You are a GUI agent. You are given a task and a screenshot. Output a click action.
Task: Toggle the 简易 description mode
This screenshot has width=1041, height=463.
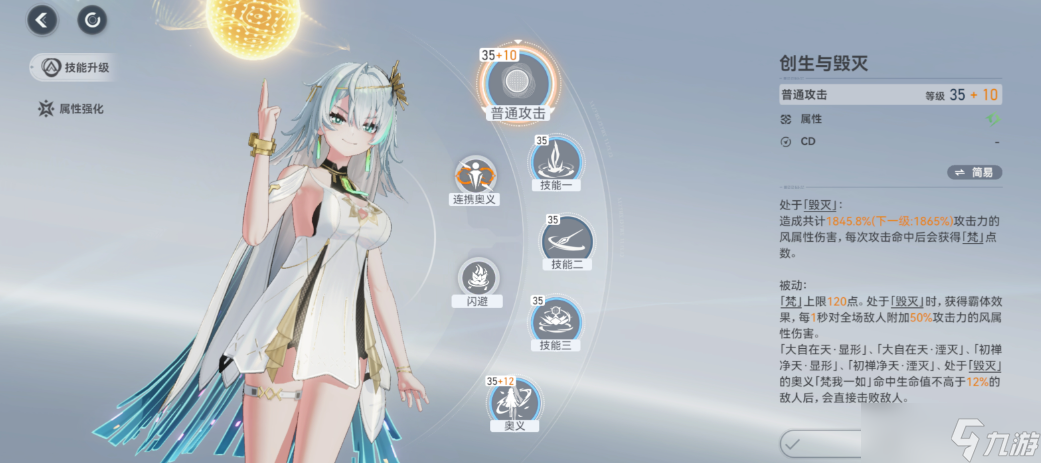click(x=973, y=172)
